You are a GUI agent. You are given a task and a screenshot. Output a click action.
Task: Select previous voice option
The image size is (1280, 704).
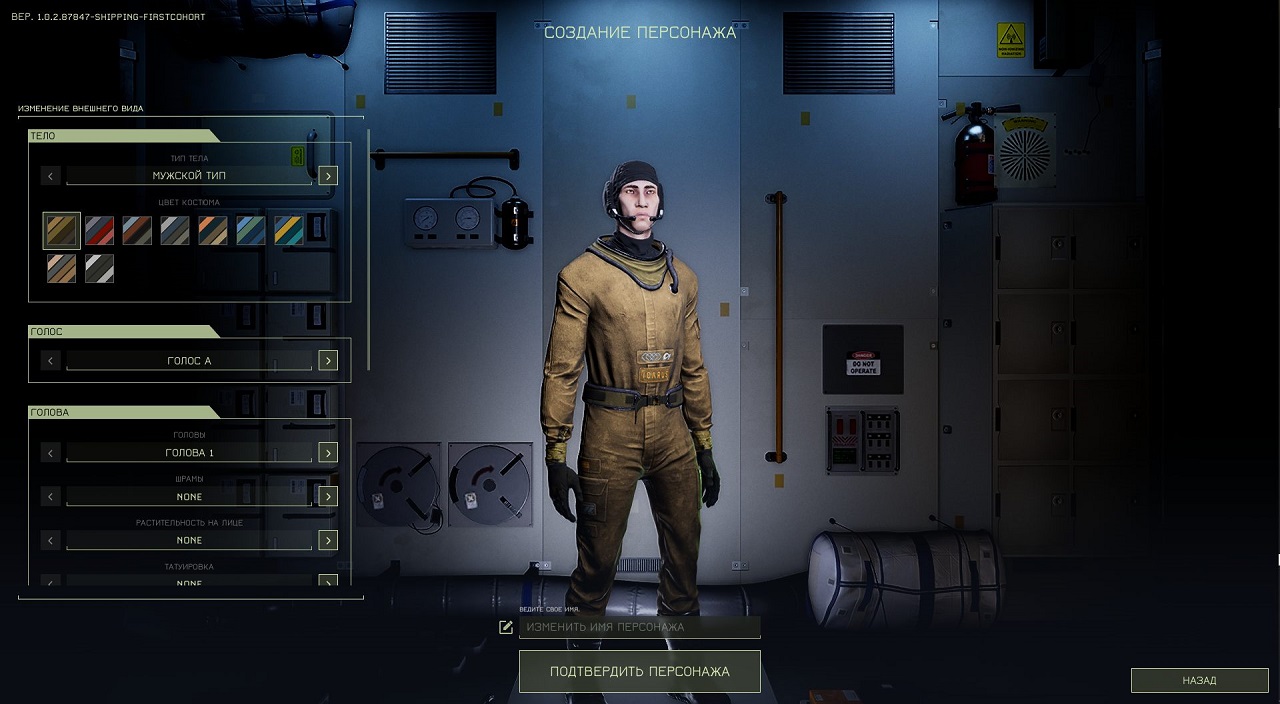51,361
